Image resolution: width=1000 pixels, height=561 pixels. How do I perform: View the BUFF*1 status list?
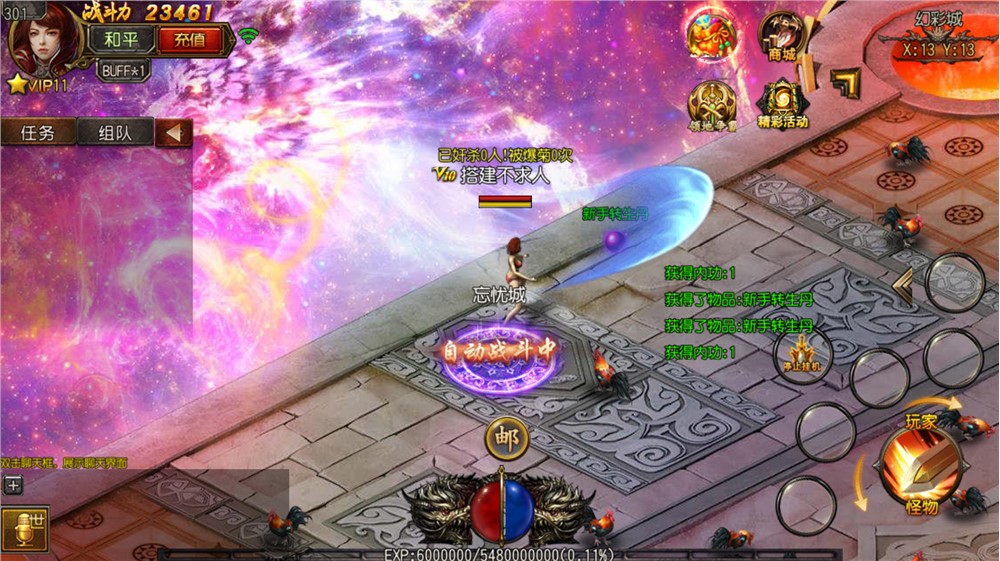pos(125,71)
